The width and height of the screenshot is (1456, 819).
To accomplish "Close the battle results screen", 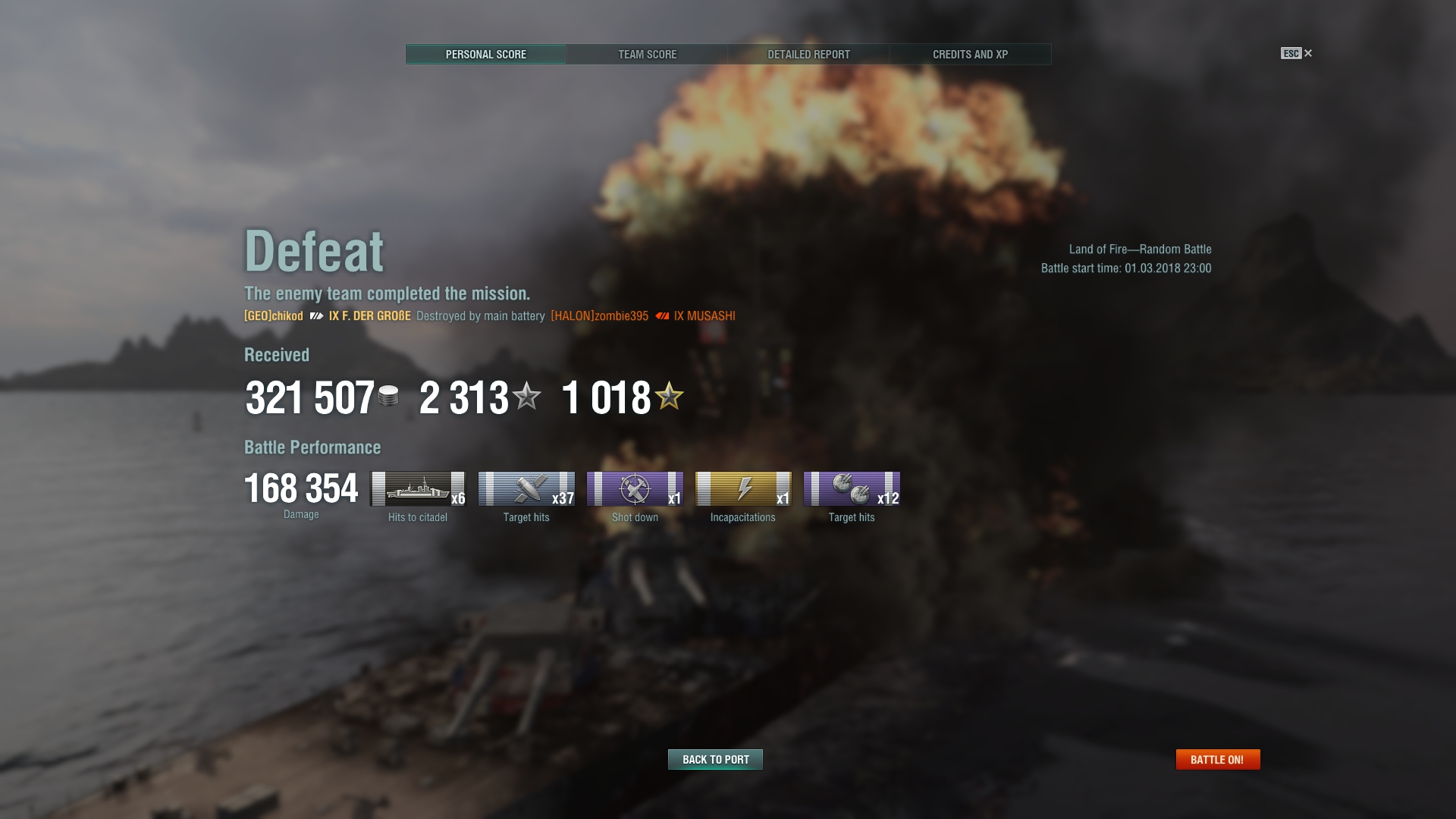I will click(1307, 53).
